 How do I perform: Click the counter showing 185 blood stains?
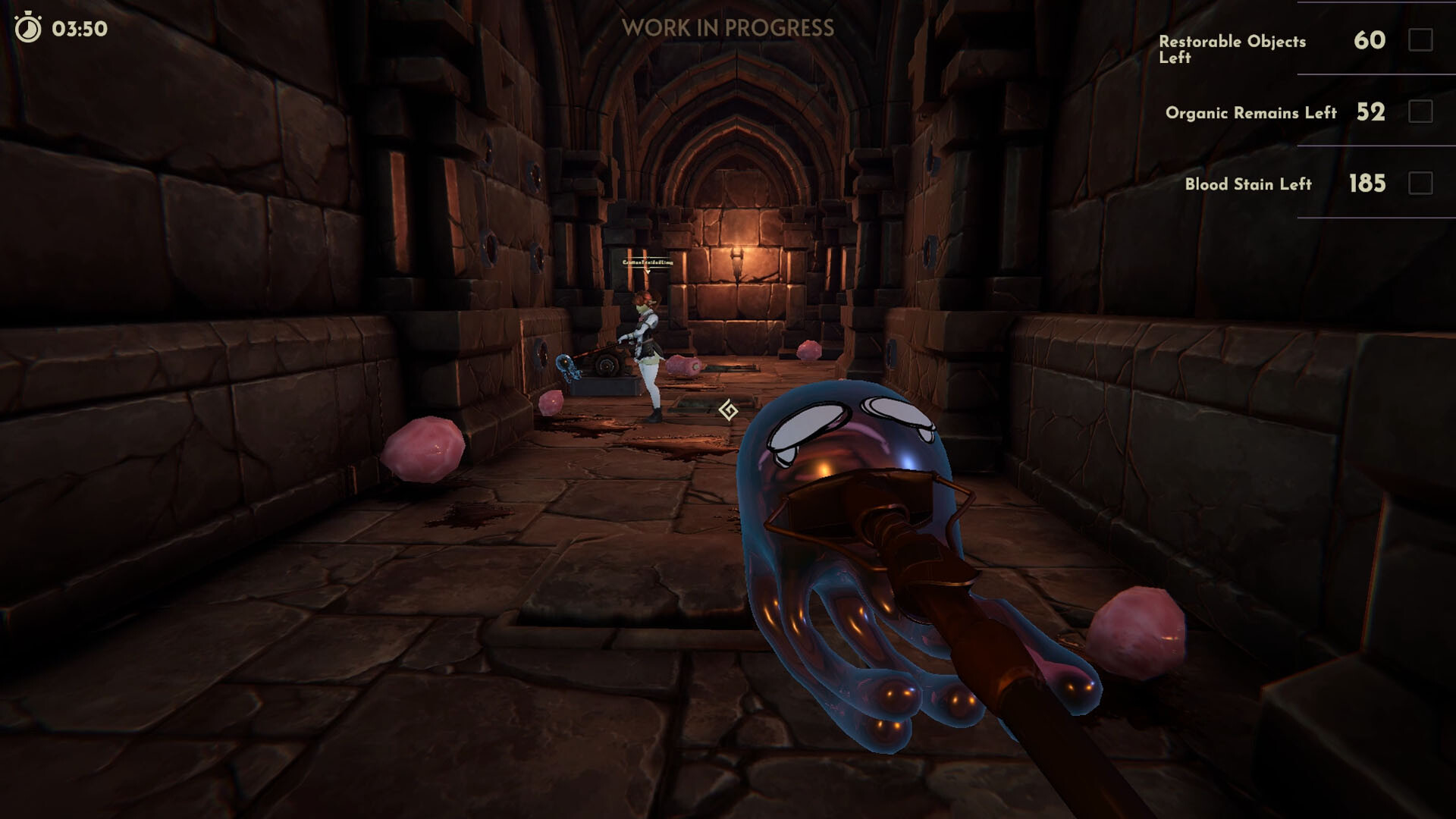point(1369,182)
